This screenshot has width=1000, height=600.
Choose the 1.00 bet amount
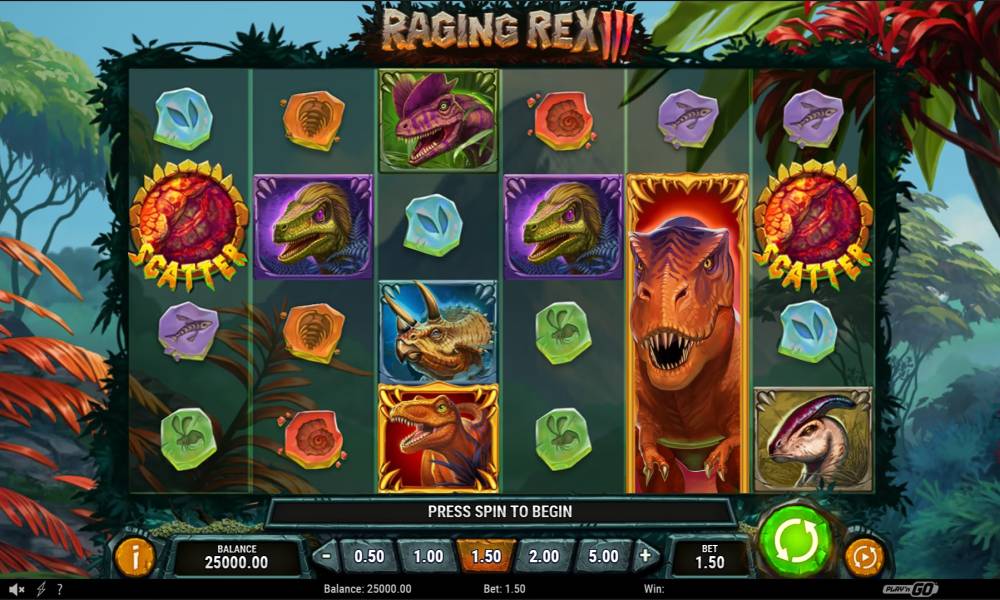tap(428, 556)
